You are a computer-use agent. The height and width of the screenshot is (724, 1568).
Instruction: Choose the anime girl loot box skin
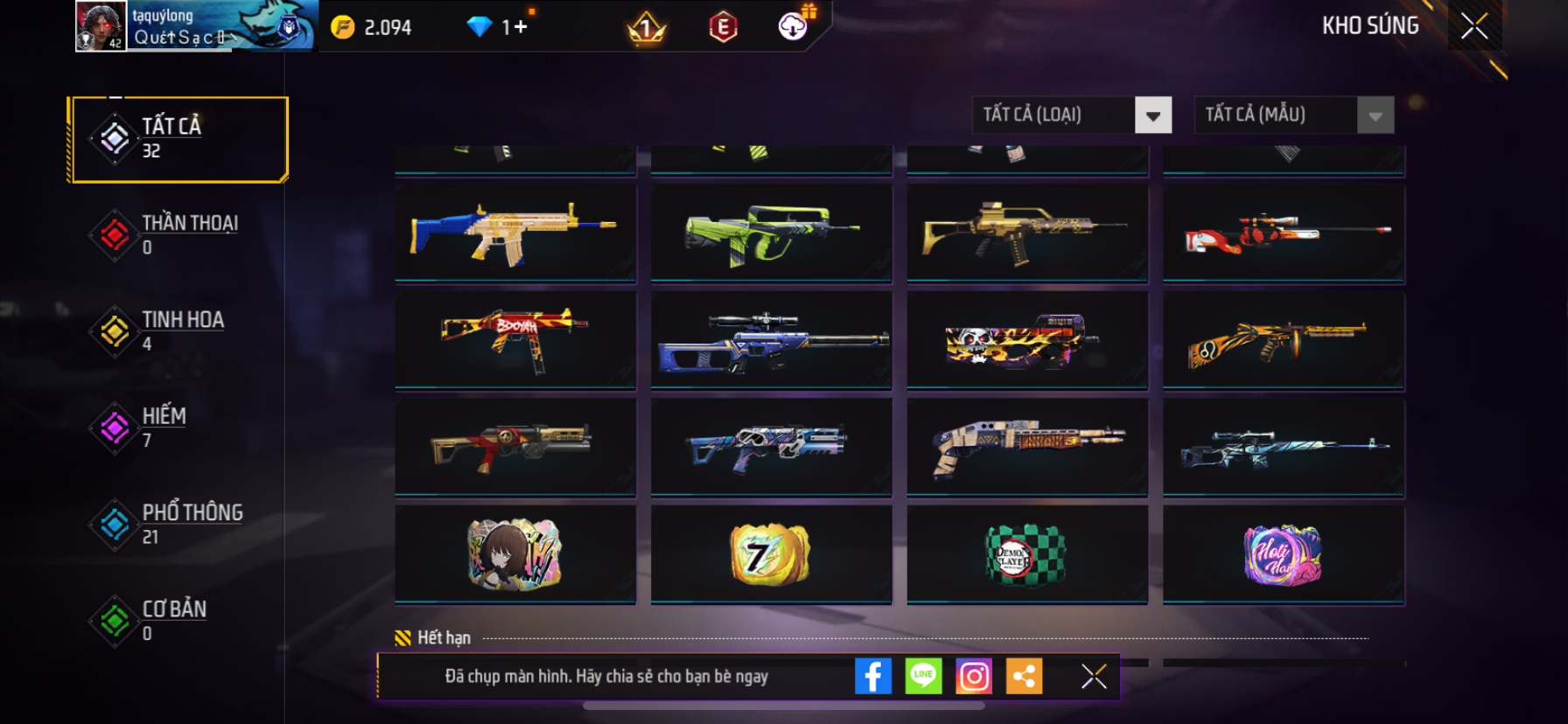[x=515, y=554]
